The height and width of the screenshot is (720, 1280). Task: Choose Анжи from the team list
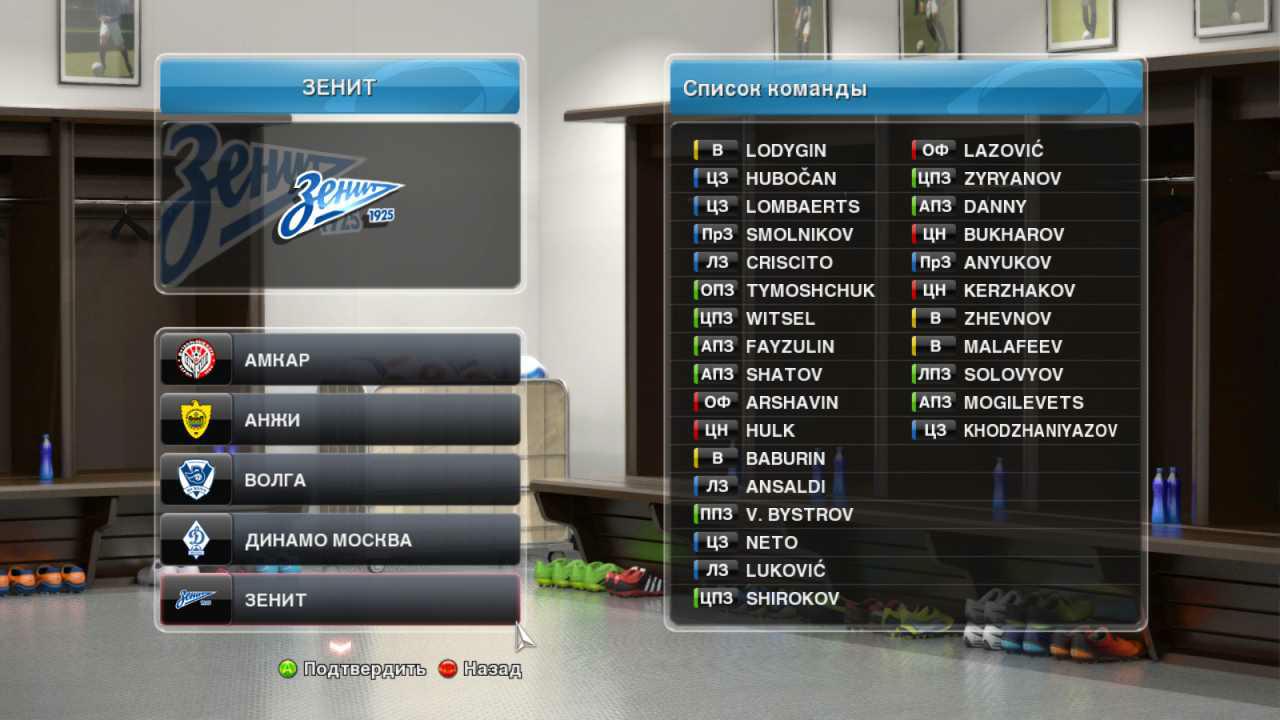click(340, 420)
